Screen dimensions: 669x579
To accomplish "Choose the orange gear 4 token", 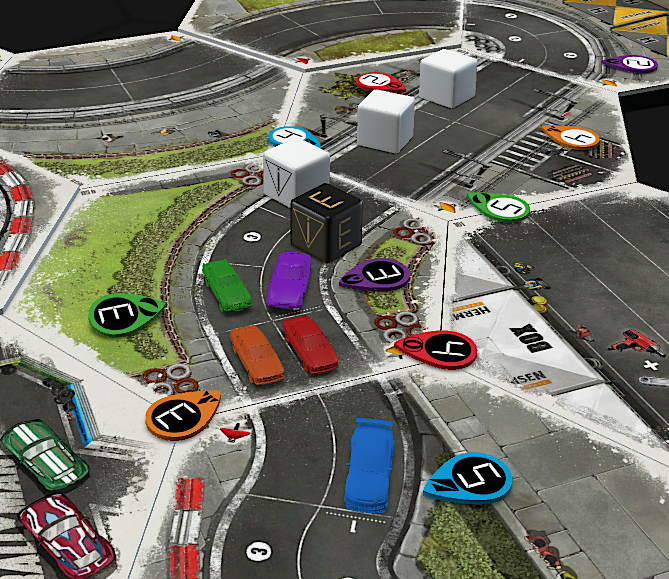I will click(x=573, y=137).
